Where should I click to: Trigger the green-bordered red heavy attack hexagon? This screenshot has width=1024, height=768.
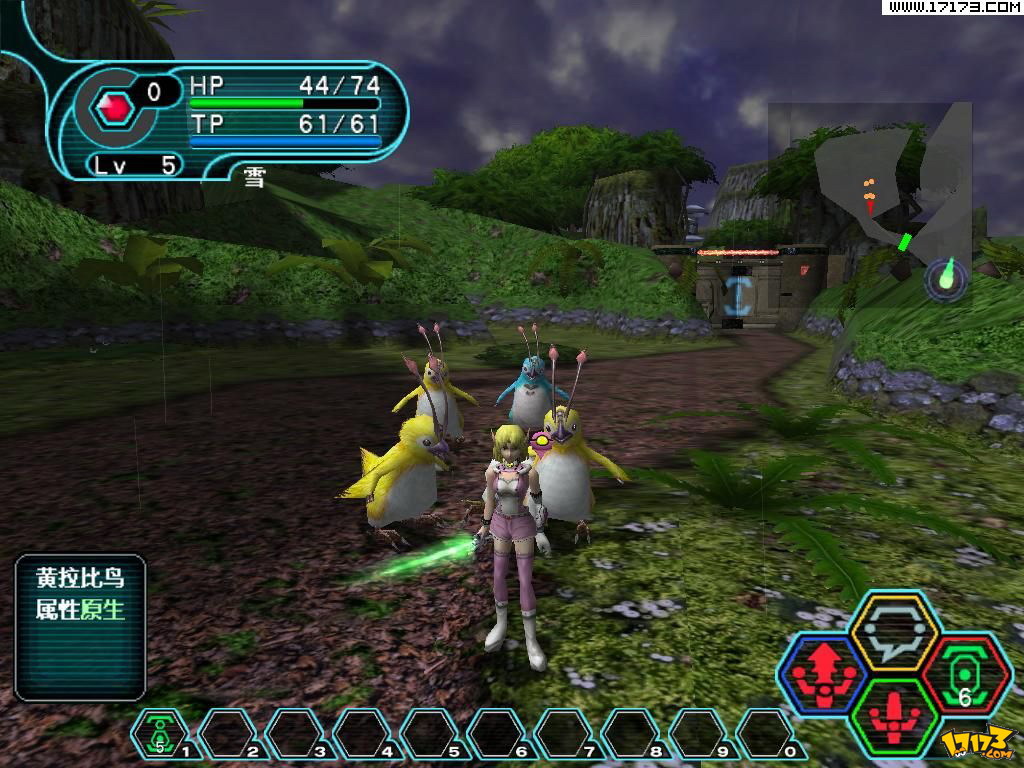pyautogui.click(x=895, y=715)
